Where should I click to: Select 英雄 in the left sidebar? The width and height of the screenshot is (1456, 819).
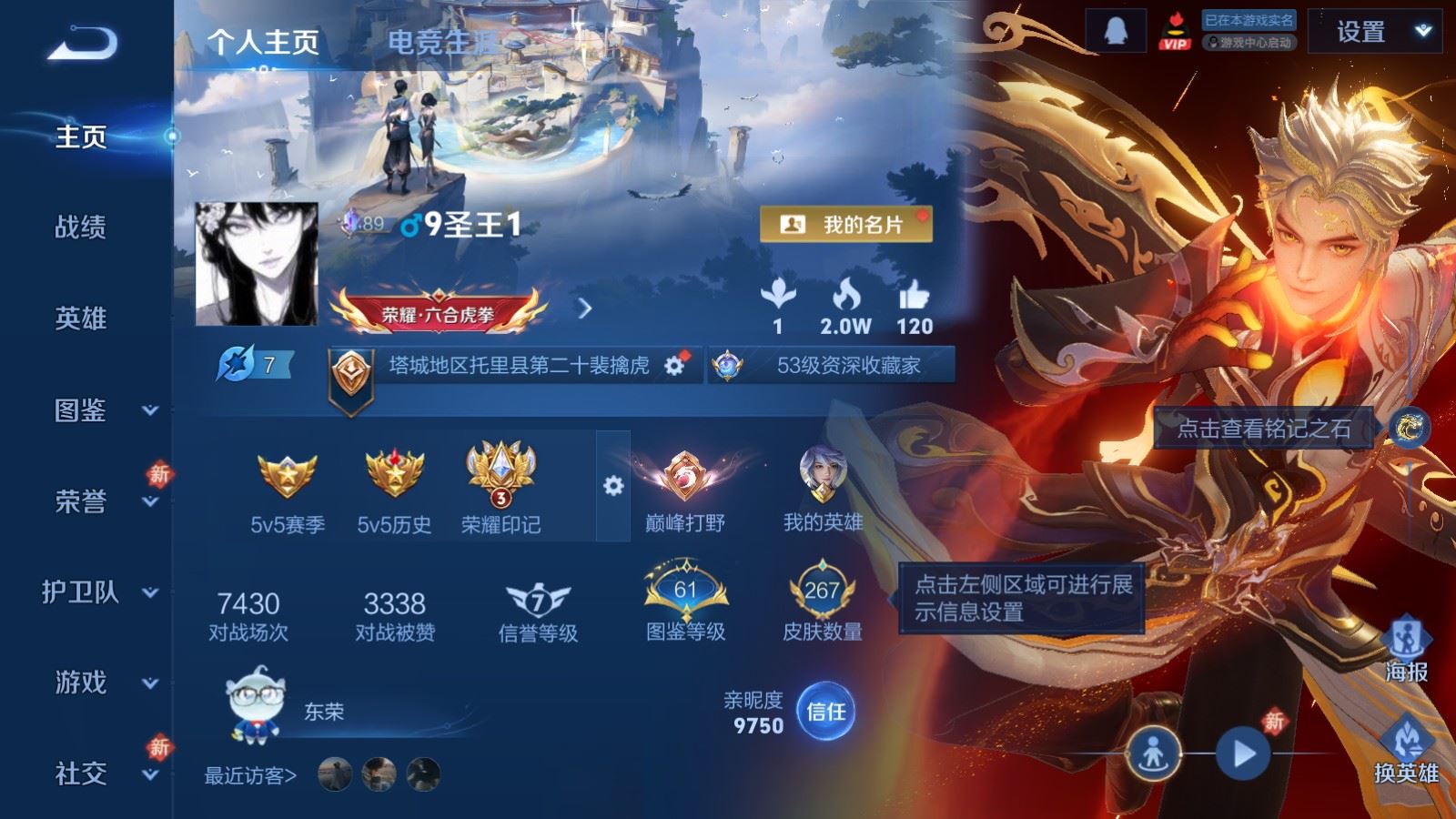(80, 319)
